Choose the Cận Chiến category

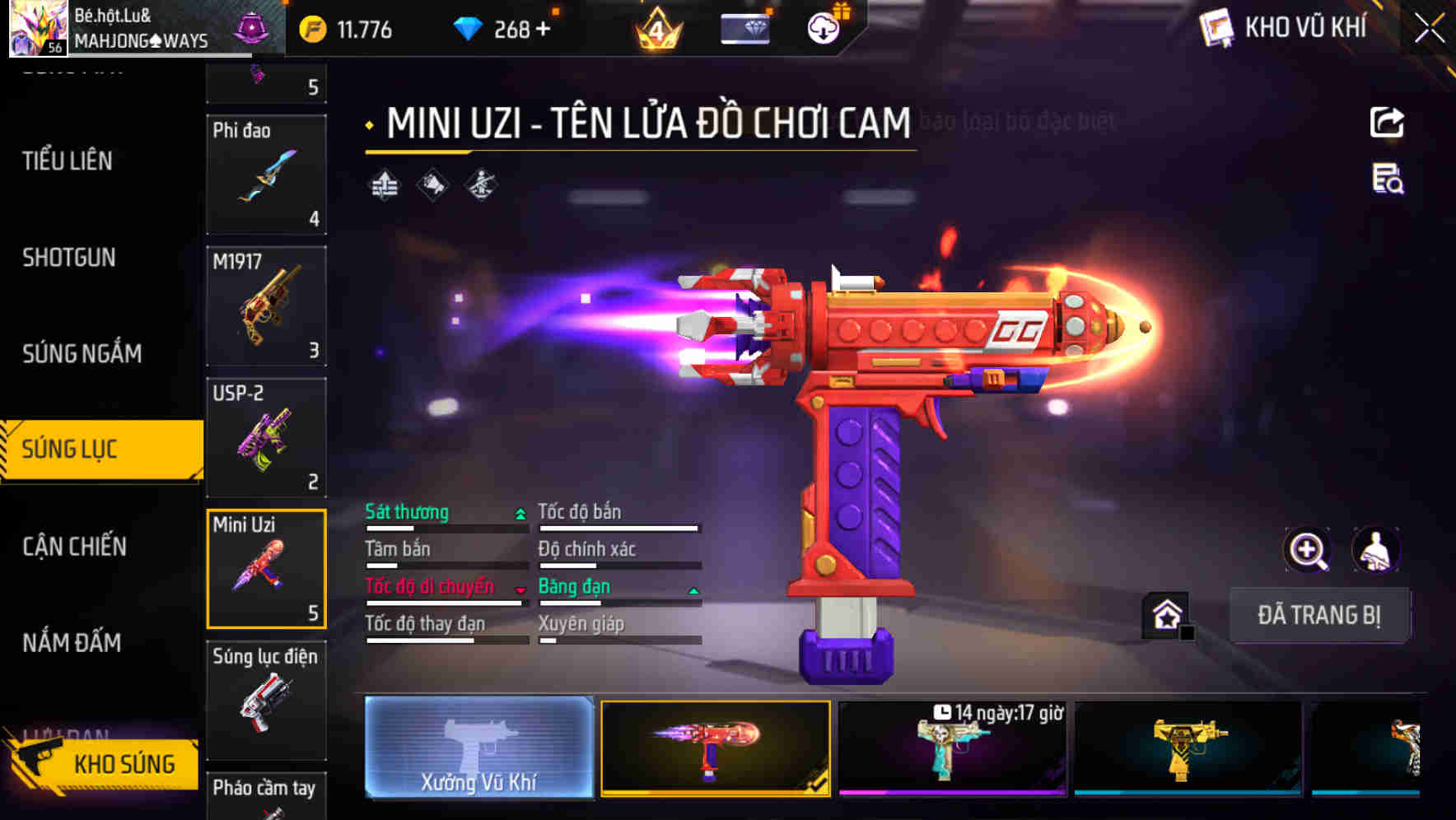(x=74, y=547)
